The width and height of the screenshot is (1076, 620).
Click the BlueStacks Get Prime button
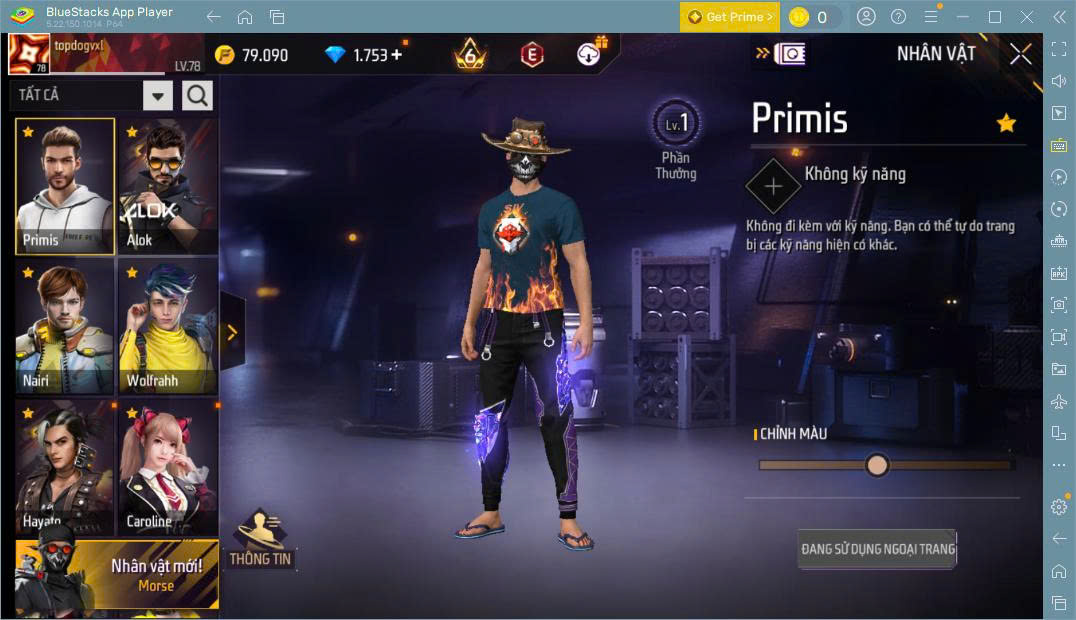point(729,17)
